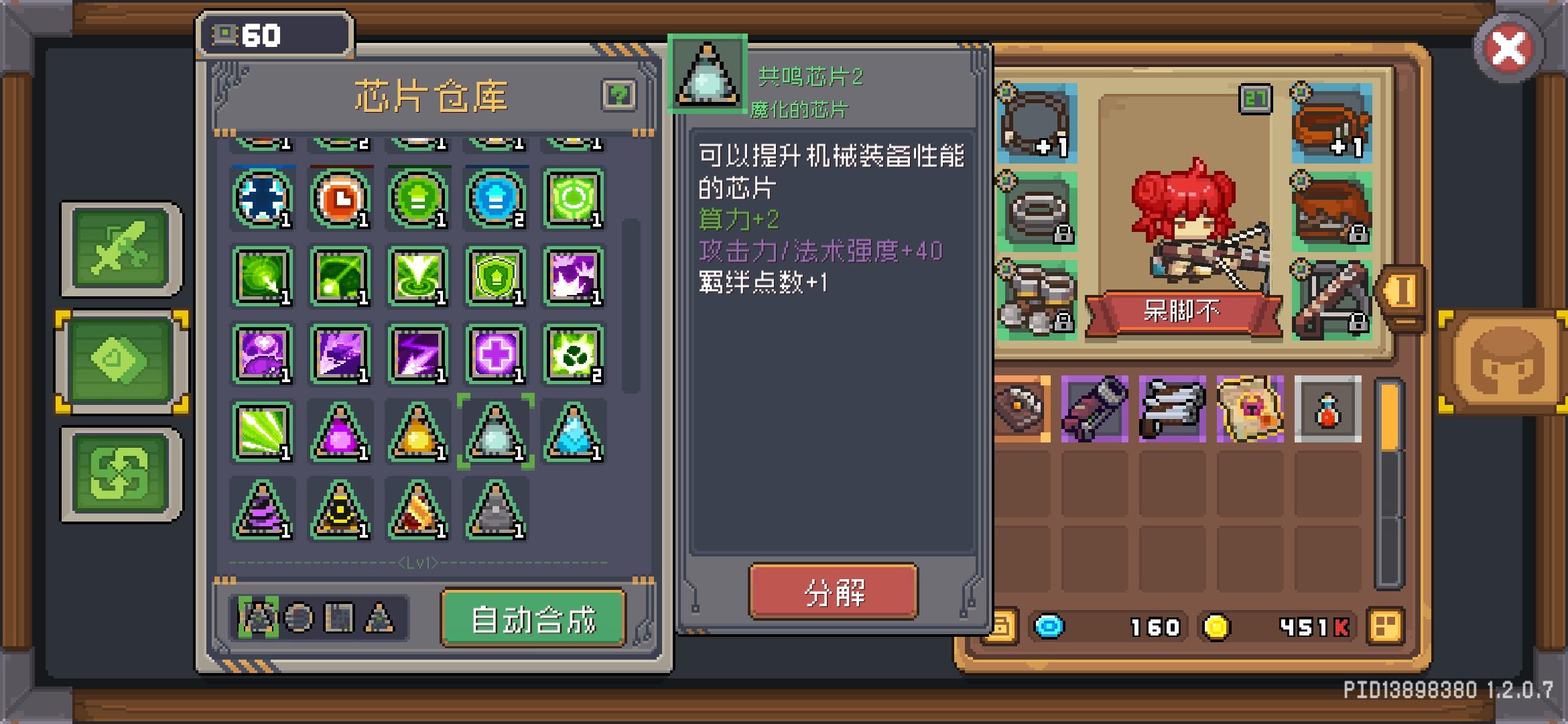Viewport: 1568px width, 724px height.
Task: Click the red 分解 decompose button
Action: (834, 593)
